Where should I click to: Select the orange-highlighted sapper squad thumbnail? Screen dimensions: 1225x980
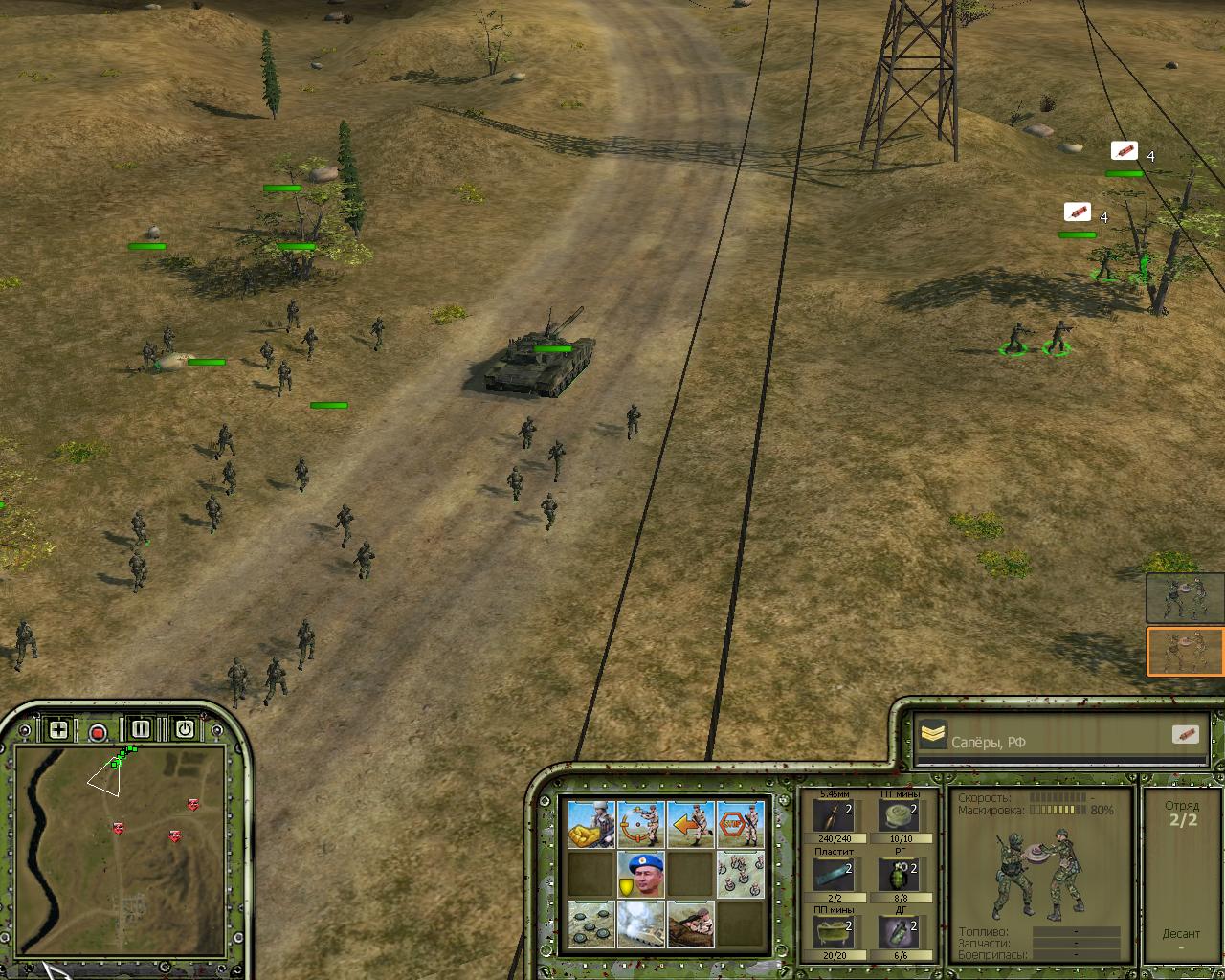pos(1185,652)
